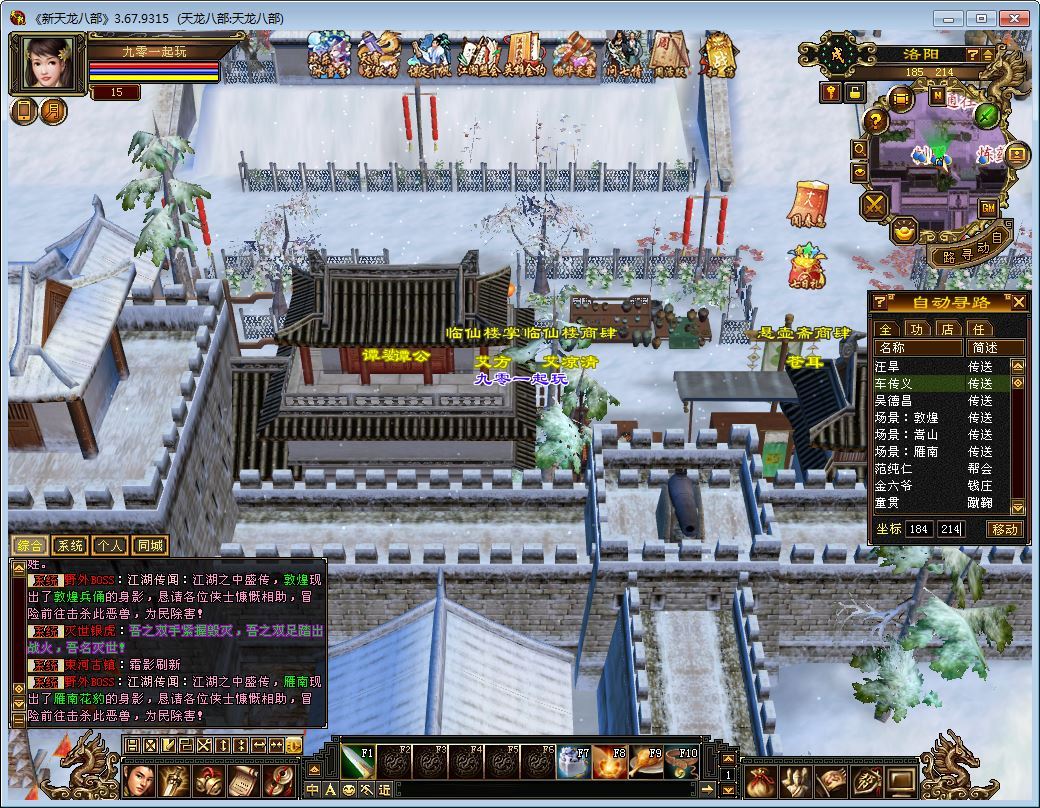1040x808 pixels.
Task: Close the auto-pathfinding panel
Action: pos(1019,302)
